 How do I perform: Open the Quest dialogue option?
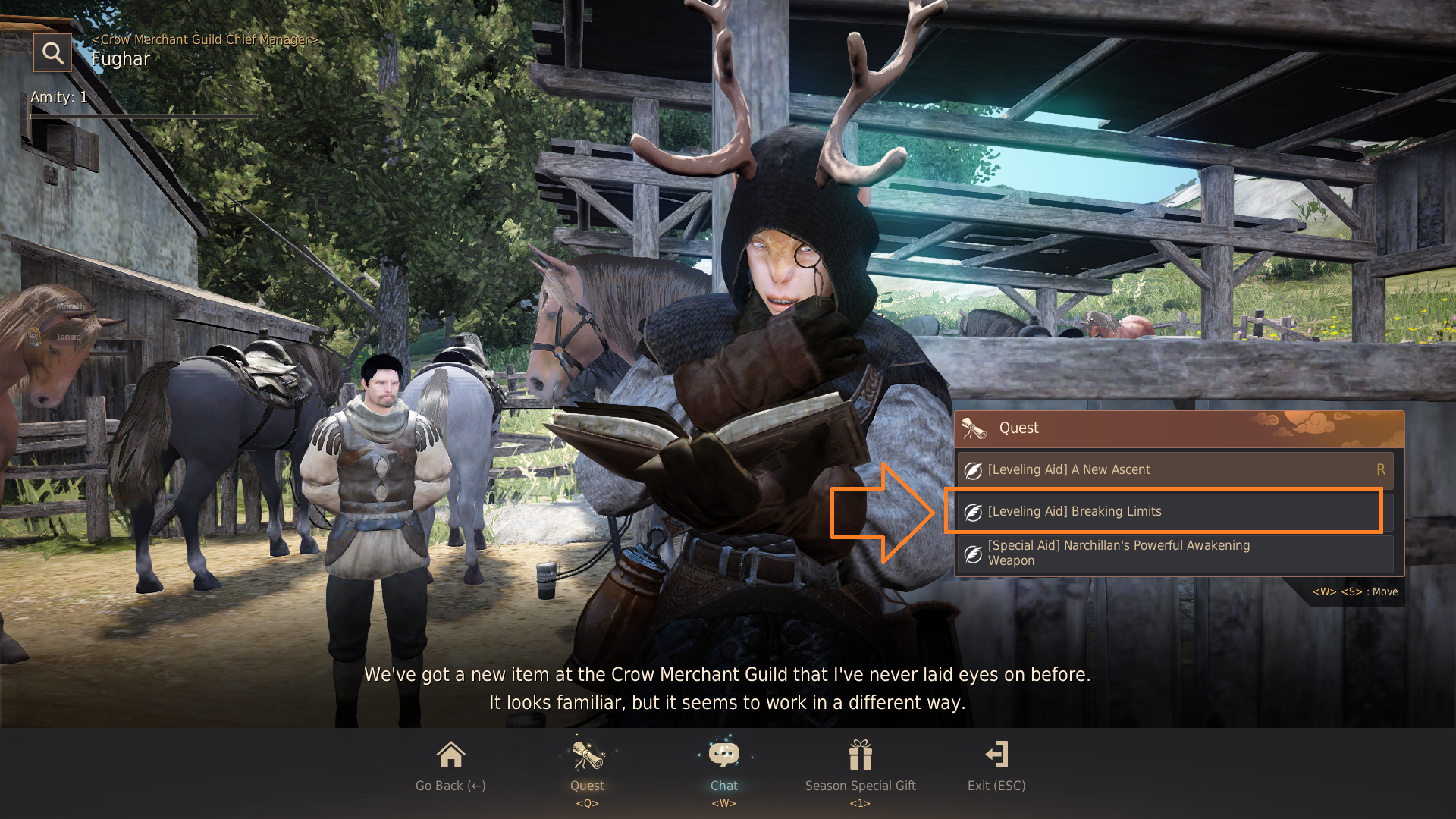(x=587, y=766)
